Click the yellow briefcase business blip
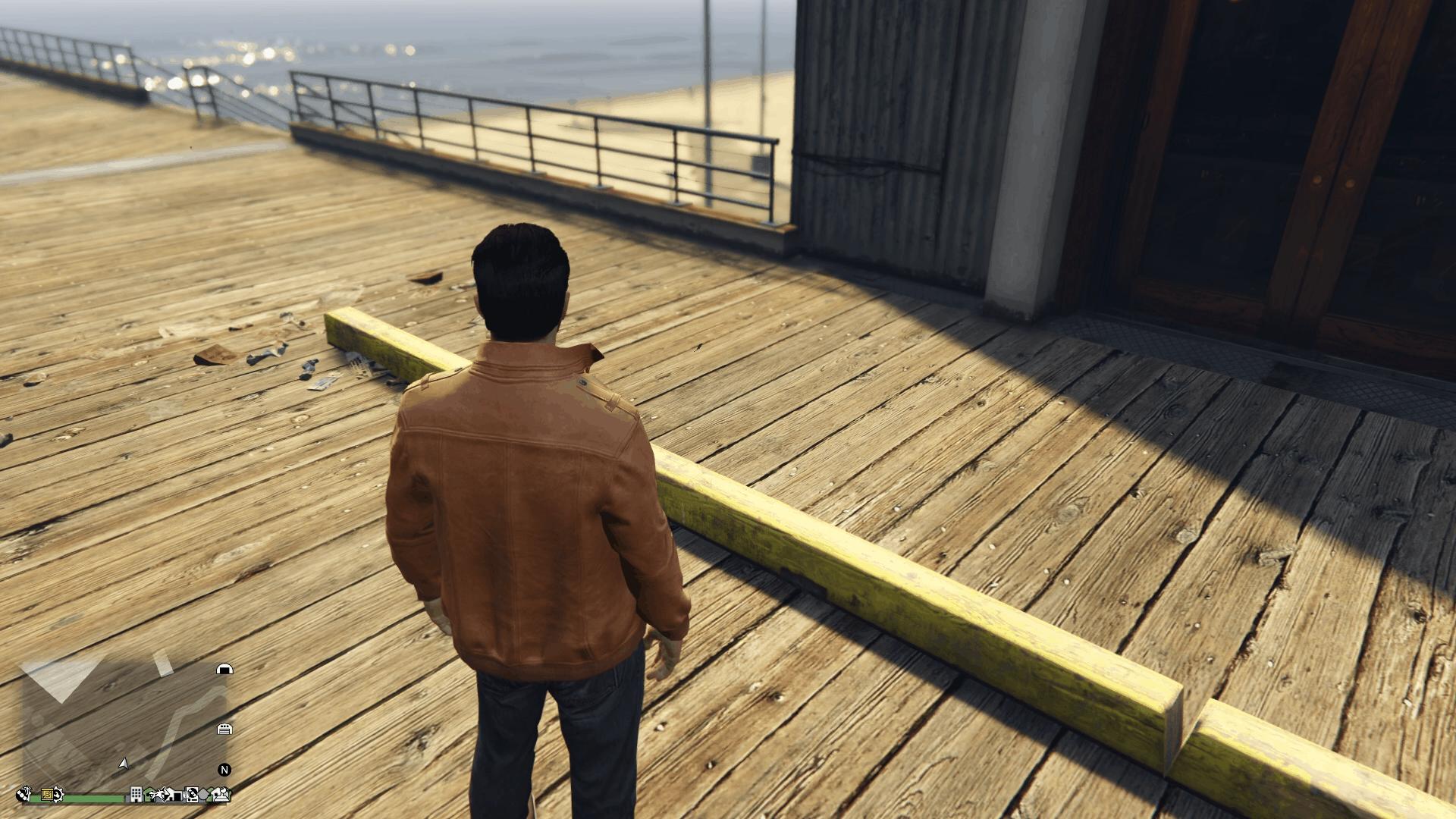Image resolution: width=1456 pixels, height=819 pixels. (x=46, y=795)
